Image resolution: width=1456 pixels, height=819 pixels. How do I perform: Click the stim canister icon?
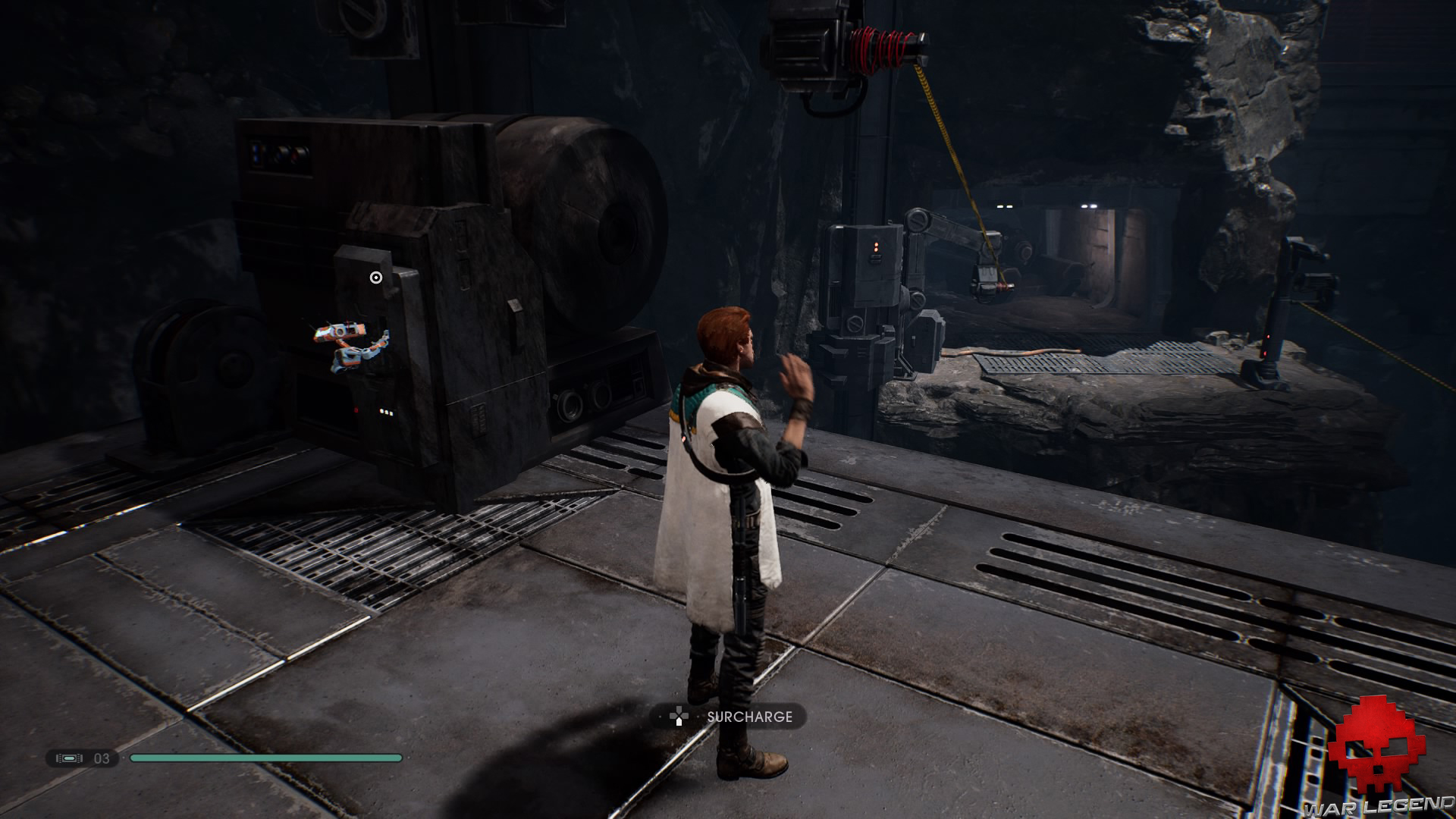coord(69,758)
